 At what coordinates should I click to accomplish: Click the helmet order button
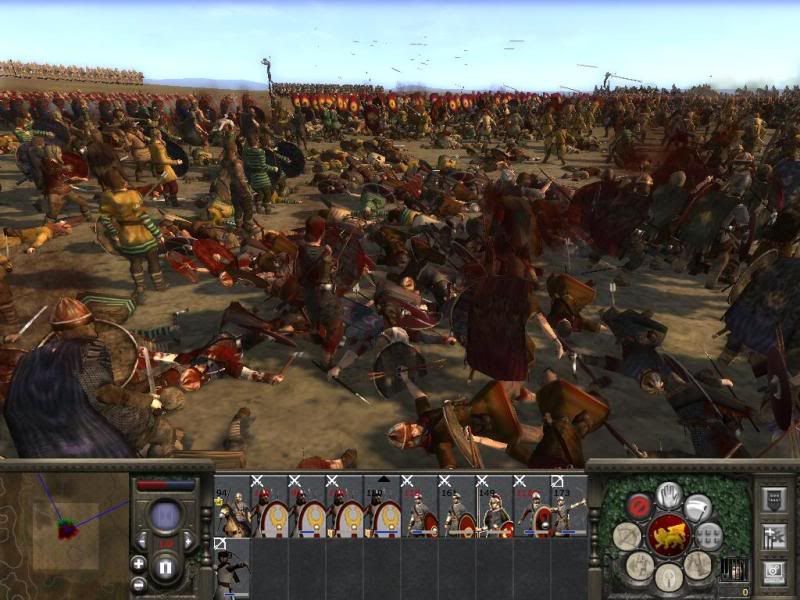pos(668,574)
